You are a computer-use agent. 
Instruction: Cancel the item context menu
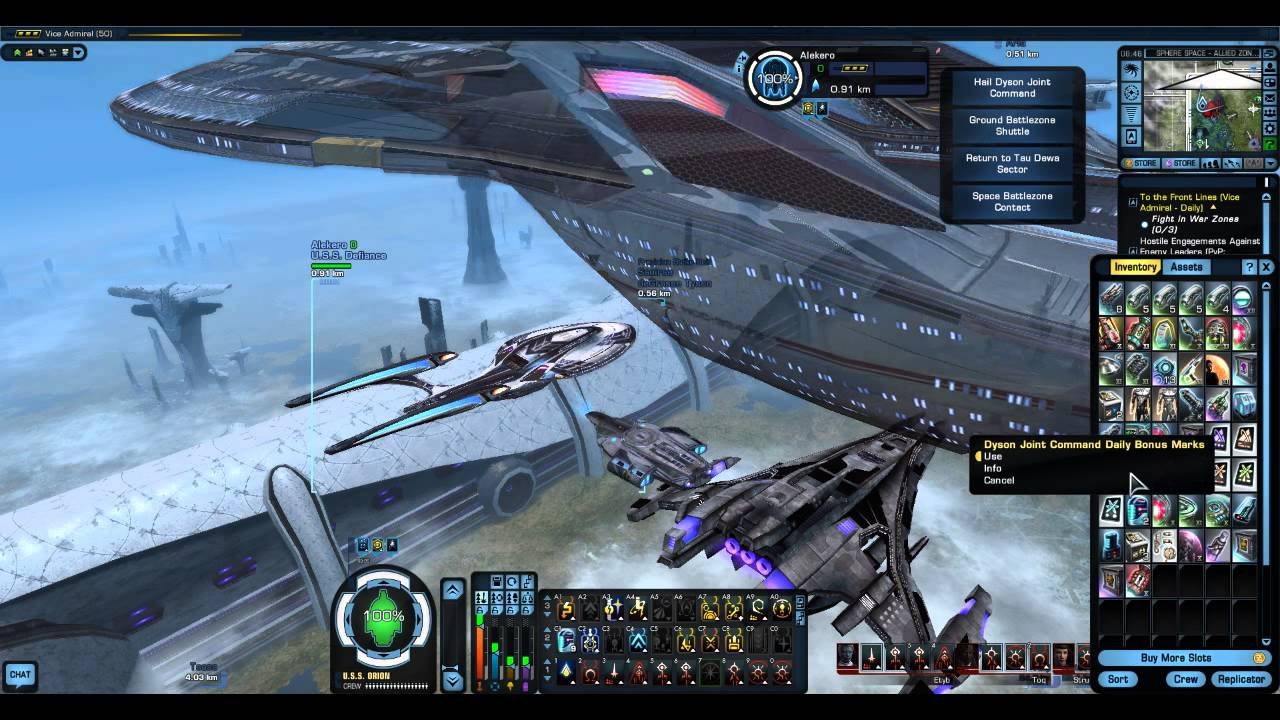coord(999,481)
